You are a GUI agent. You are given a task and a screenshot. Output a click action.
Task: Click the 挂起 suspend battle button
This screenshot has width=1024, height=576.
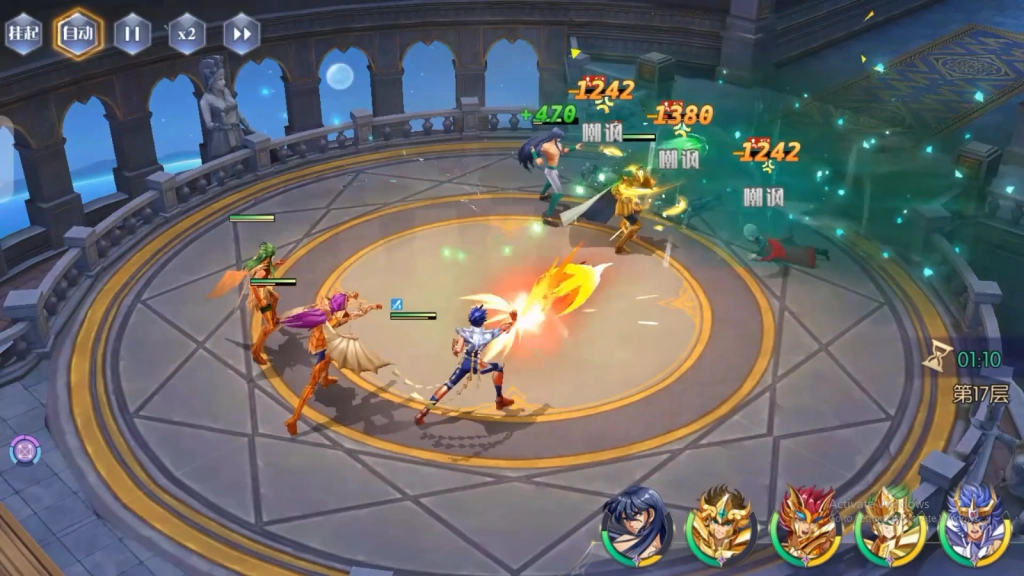click(x=23, y=34)
